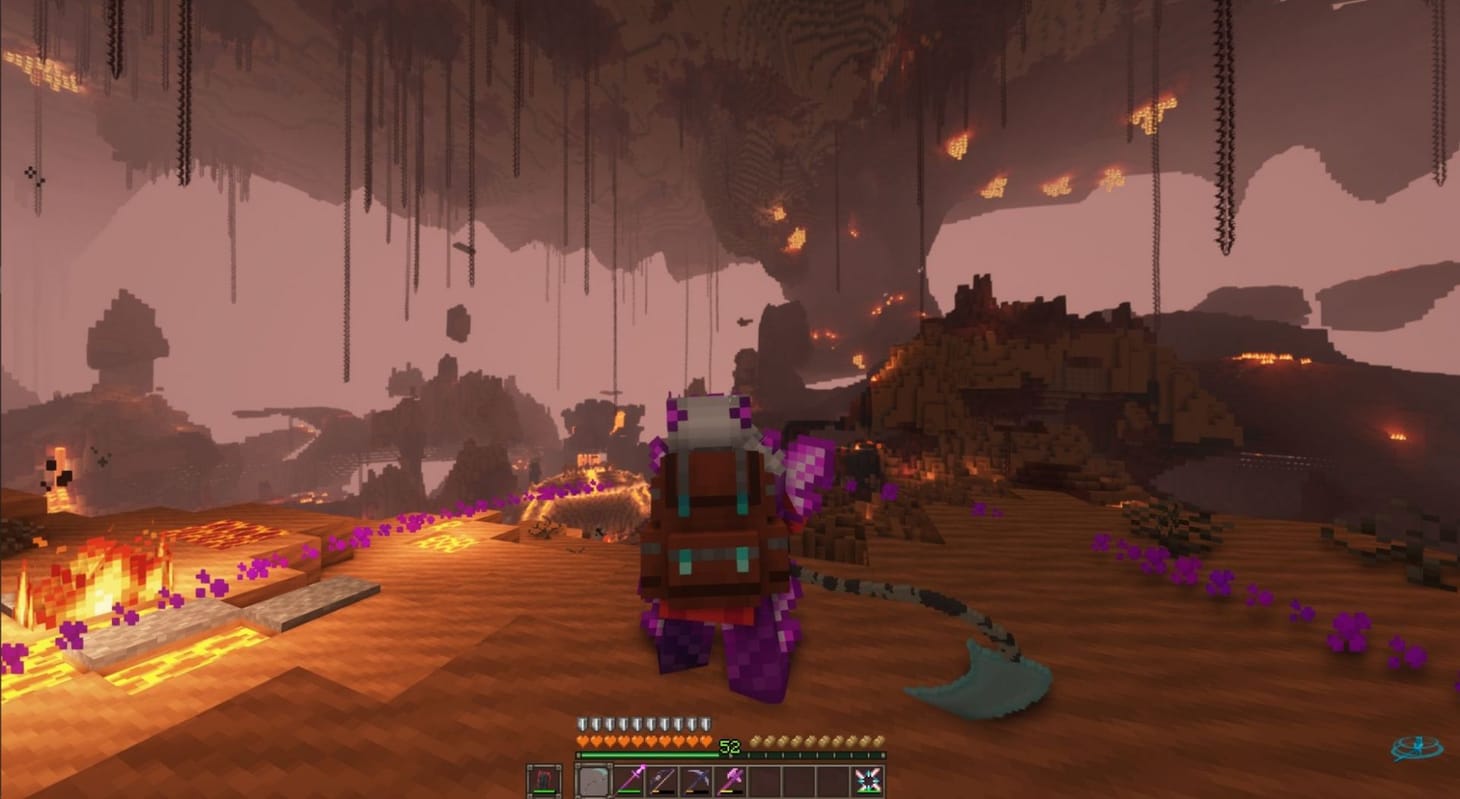Click the experience level number 52
The width and height of the screenshot is (1460, 799).
tap(728, 745)
